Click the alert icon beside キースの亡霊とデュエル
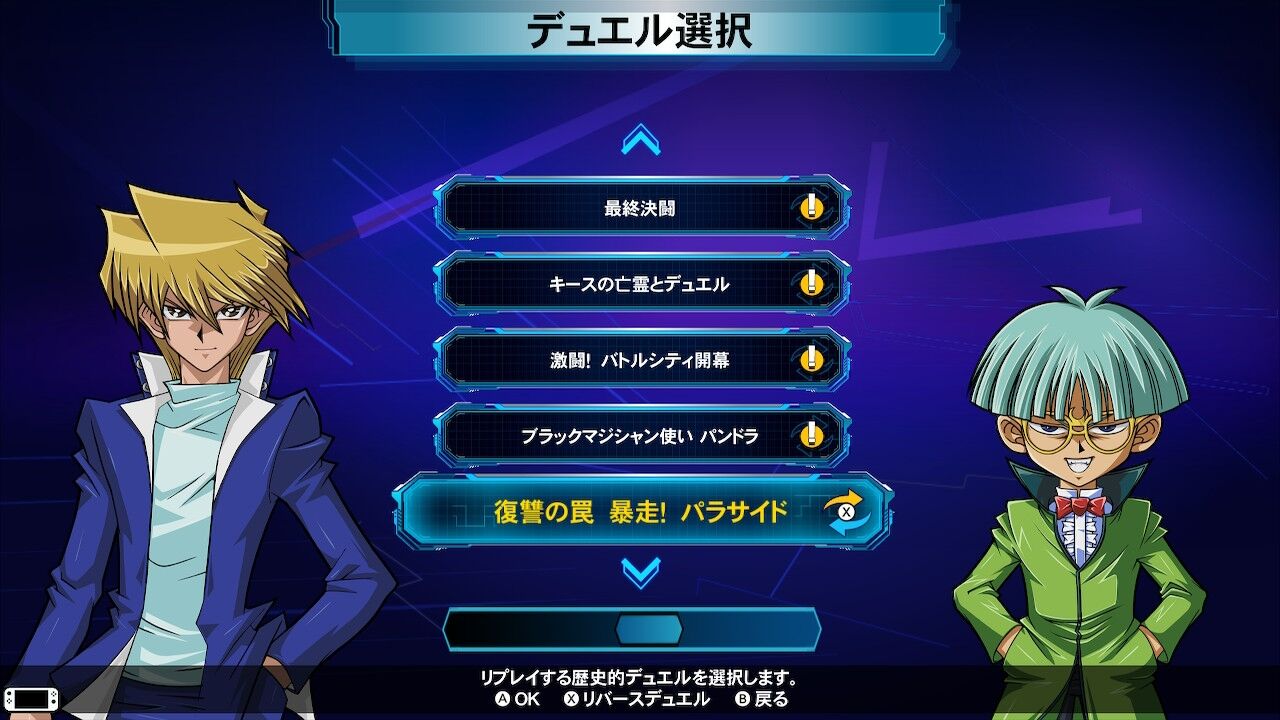The height and width of the screenshot is (720, 1280). (811, 285)
